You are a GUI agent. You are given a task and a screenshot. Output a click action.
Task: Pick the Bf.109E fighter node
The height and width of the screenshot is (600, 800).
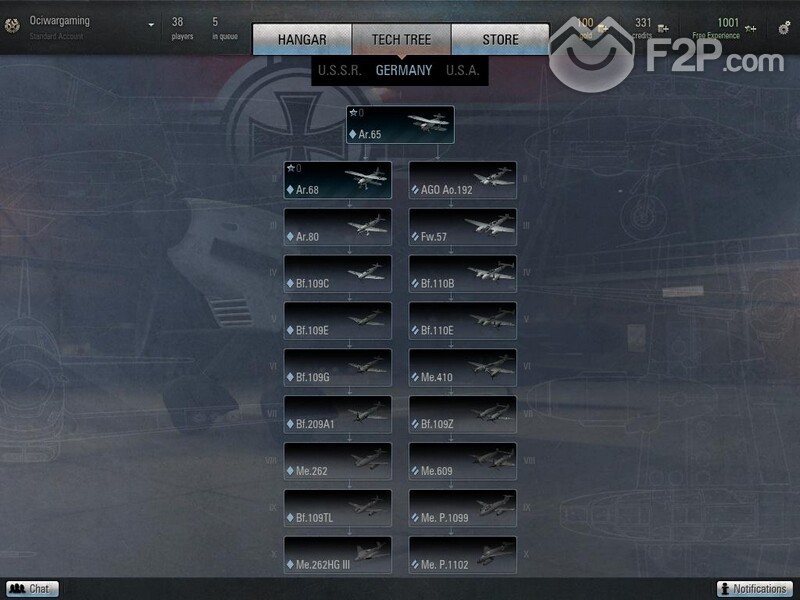point(338,321)
